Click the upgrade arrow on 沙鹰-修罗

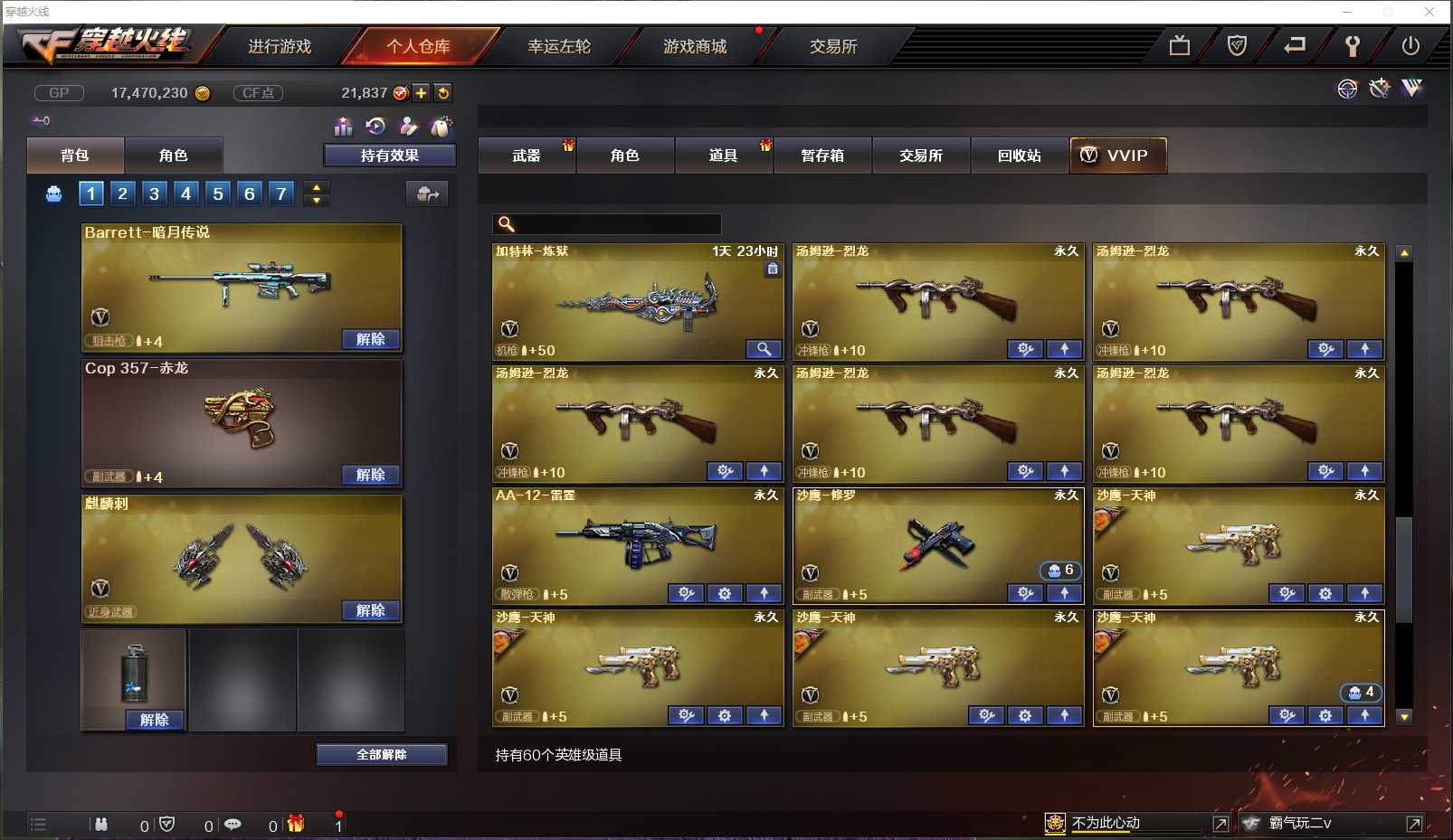(1065, 593)
